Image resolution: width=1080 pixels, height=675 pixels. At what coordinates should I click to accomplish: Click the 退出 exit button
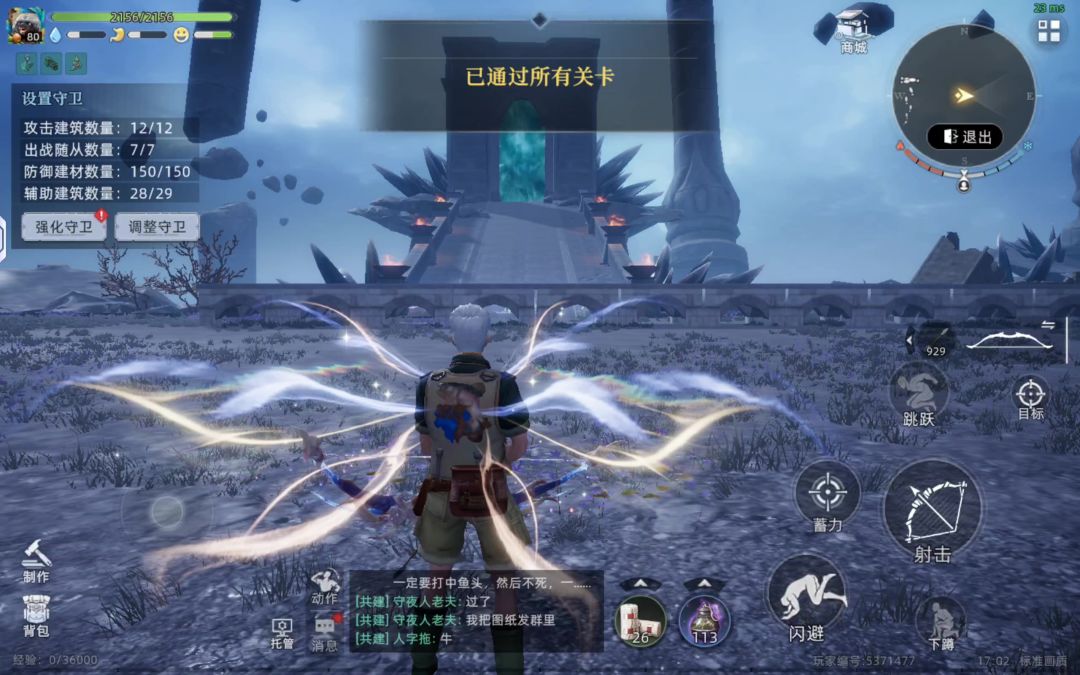pyautogui.click(x=965, y=137)
